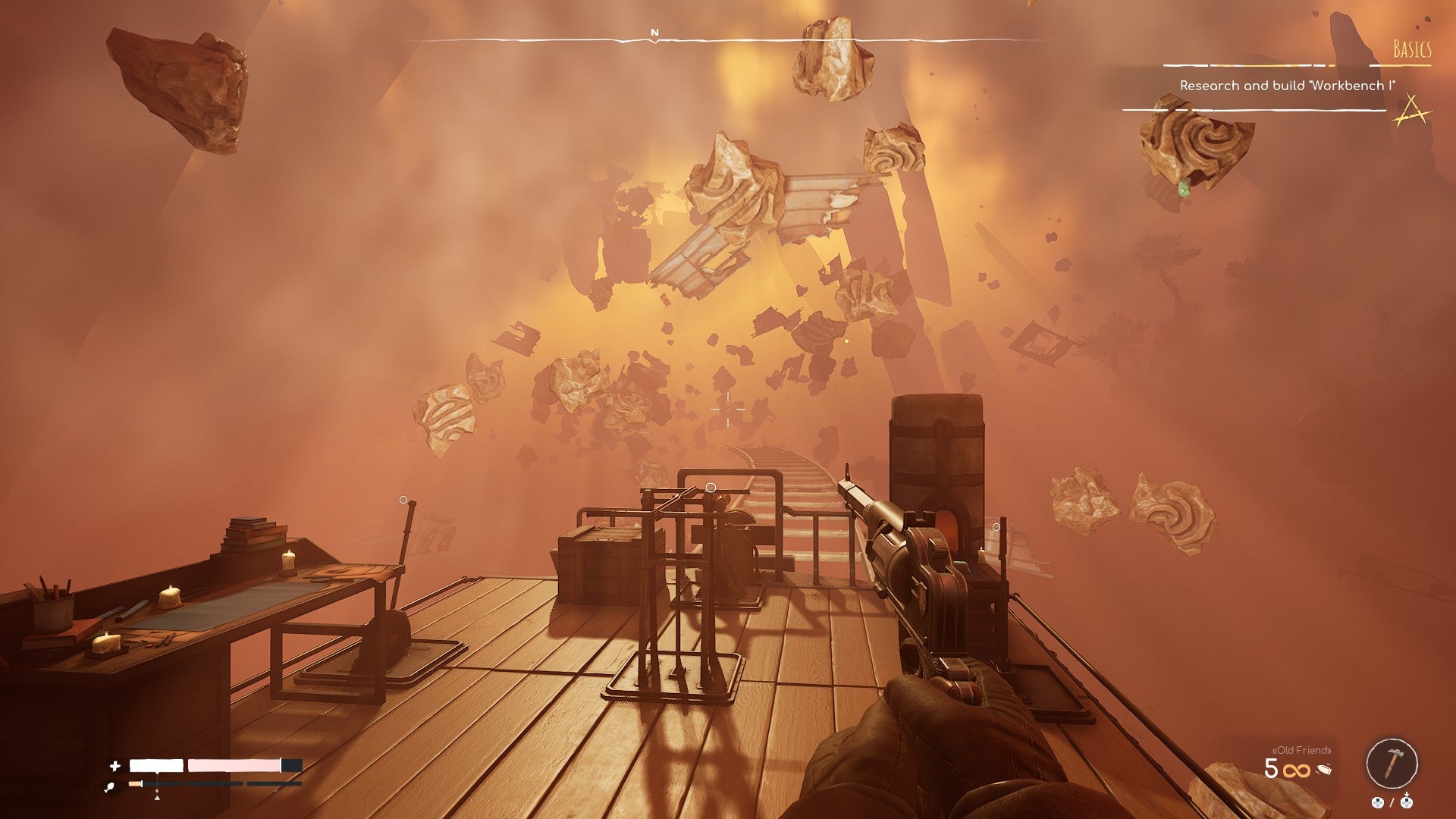1456x819 pixels.
Task: Click the infinity reserve ammo symbol
Action: pyautogui.click(x=1297, y=770)
